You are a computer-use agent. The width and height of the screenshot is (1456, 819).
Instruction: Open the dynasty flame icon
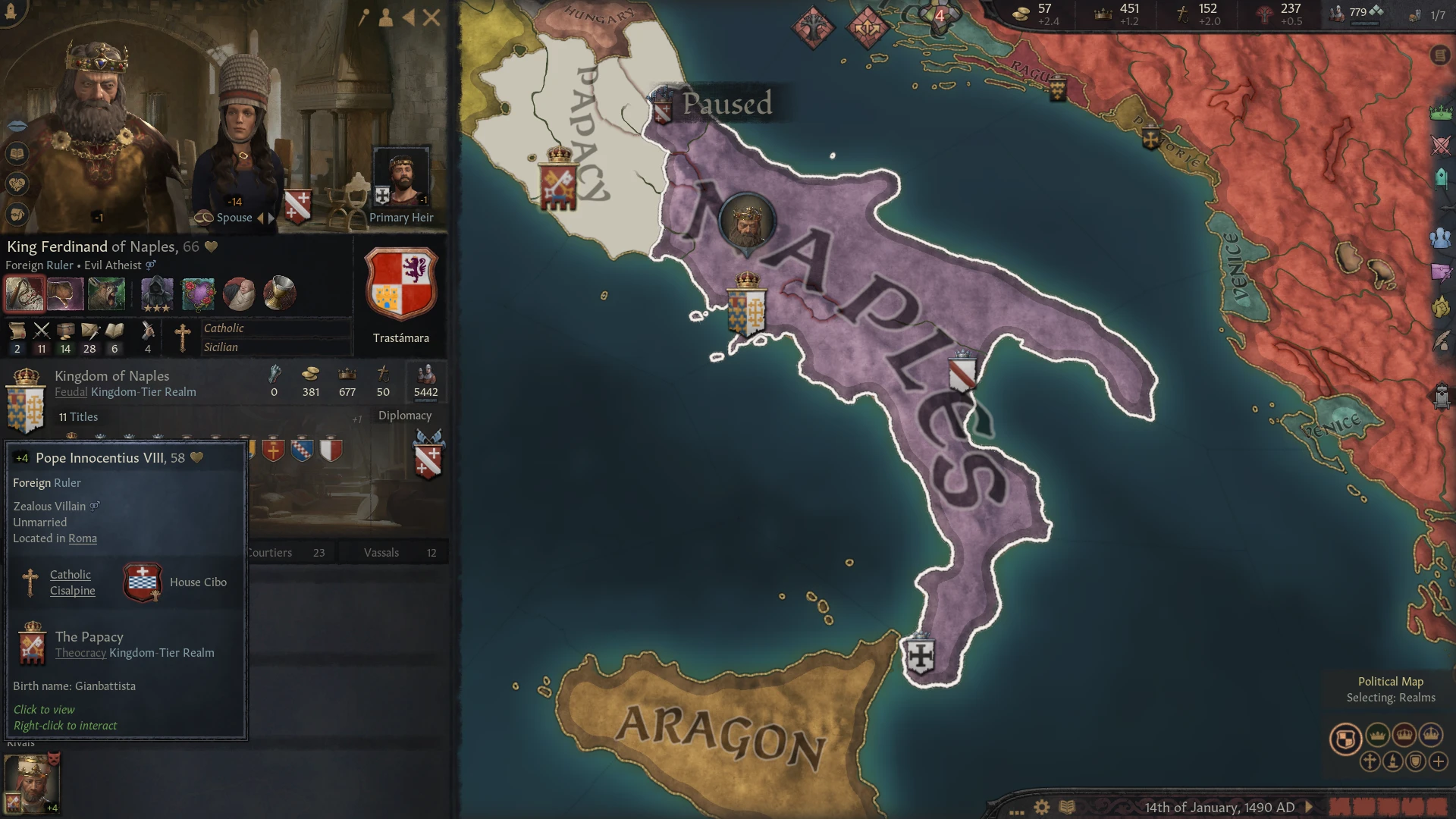pyautogui.click(x=1439, y=306)
